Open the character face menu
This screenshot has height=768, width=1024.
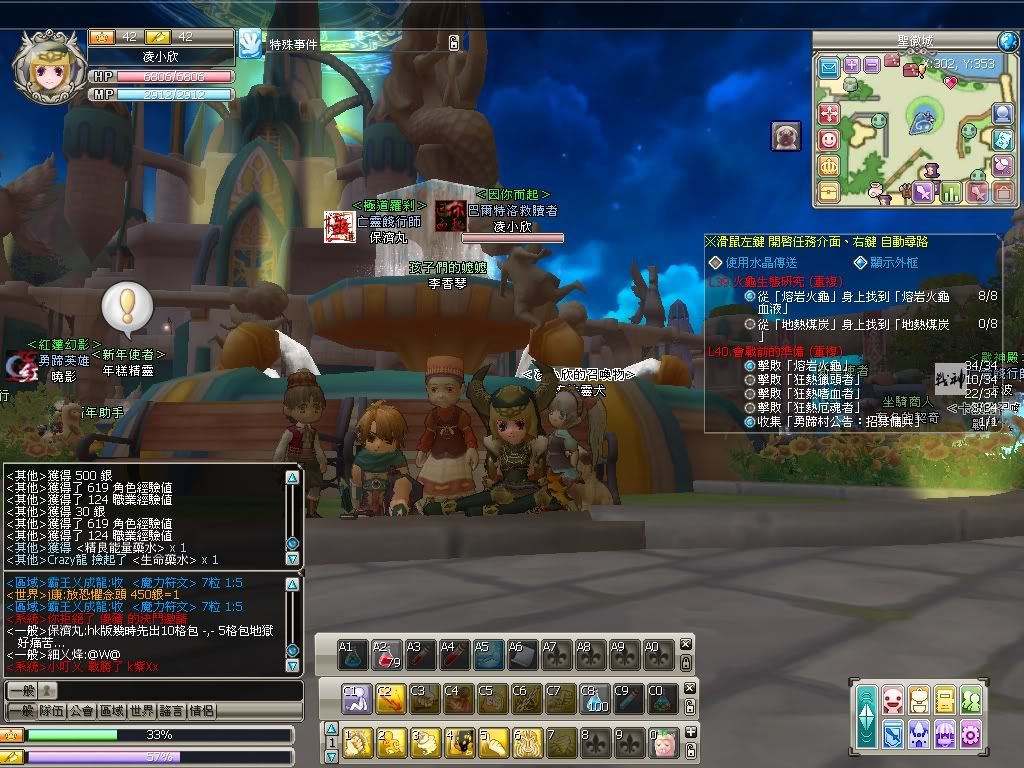coord(893,700)
